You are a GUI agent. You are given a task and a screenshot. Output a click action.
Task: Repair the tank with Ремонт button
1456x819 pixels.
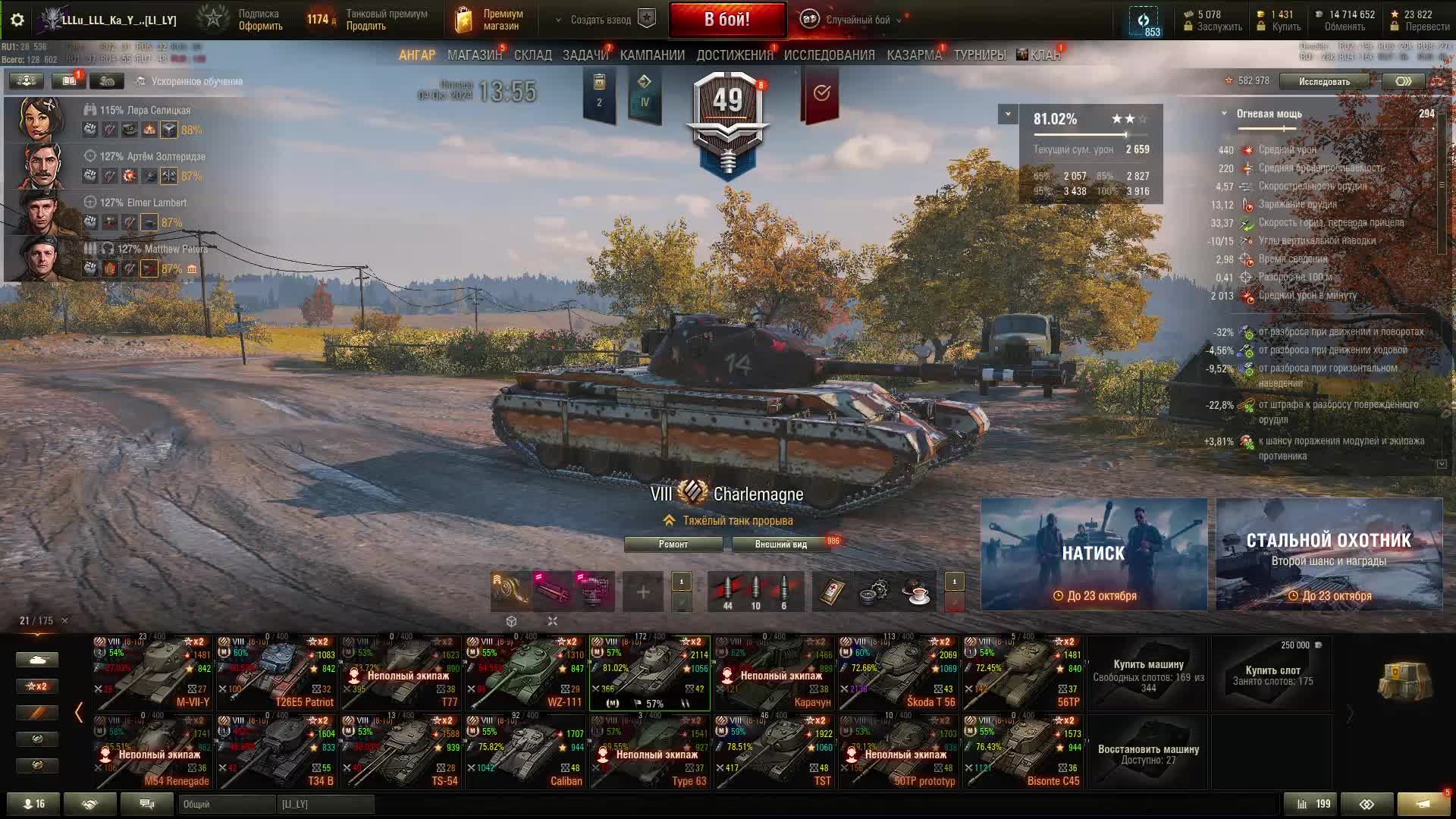click(x=673, y=544)
